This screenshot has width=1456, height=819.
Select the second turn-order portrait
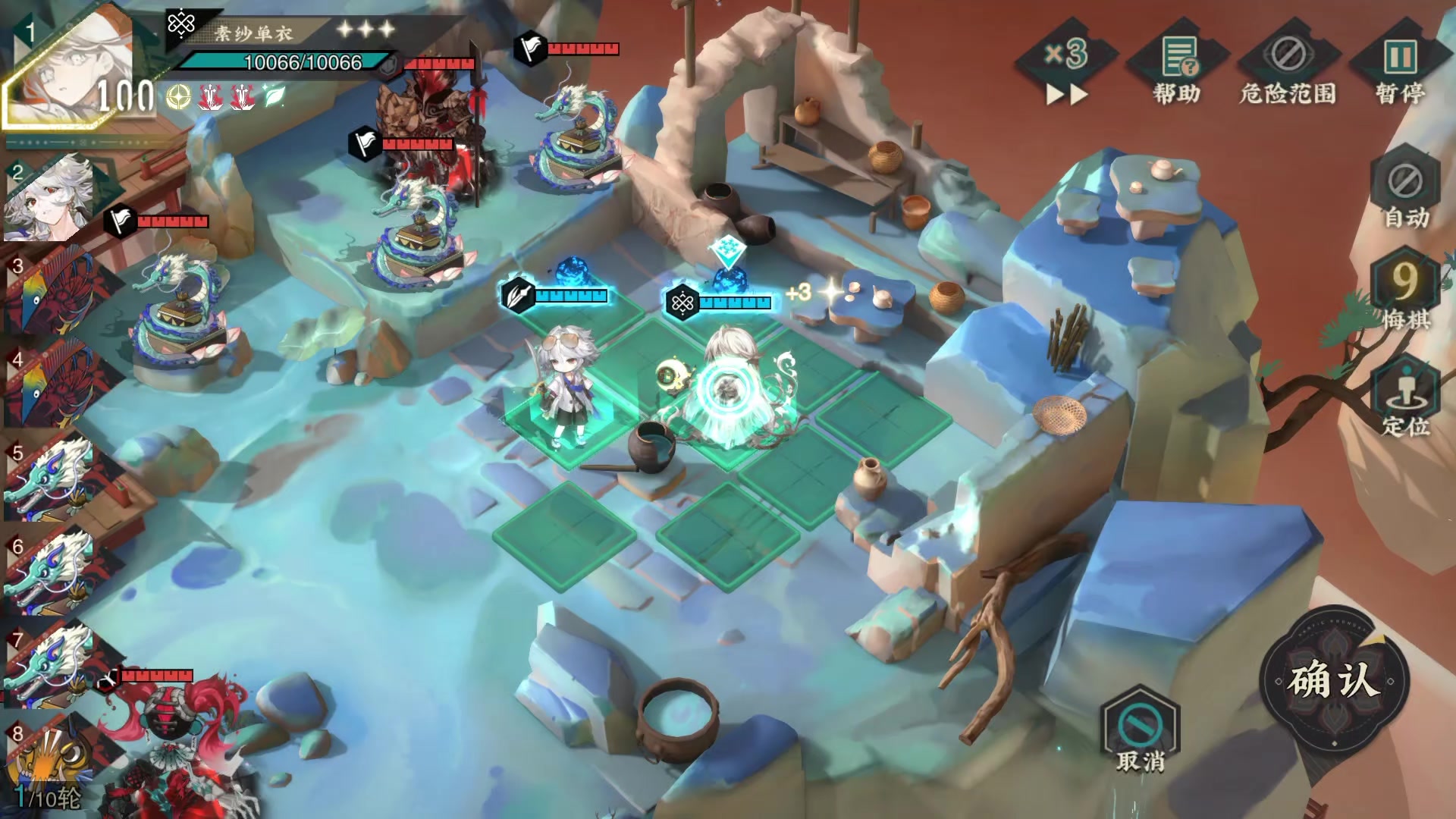coord(50,199)
